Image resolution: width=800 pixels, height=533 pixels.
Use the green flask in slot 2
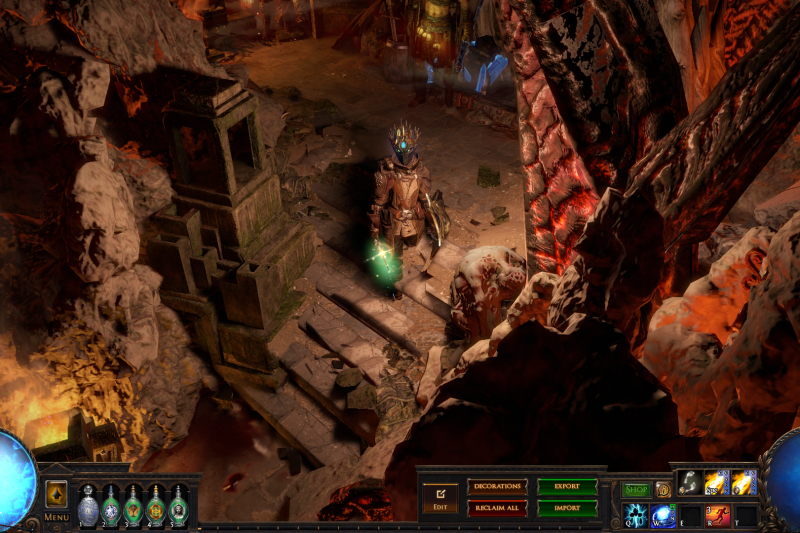coord(111,505)
